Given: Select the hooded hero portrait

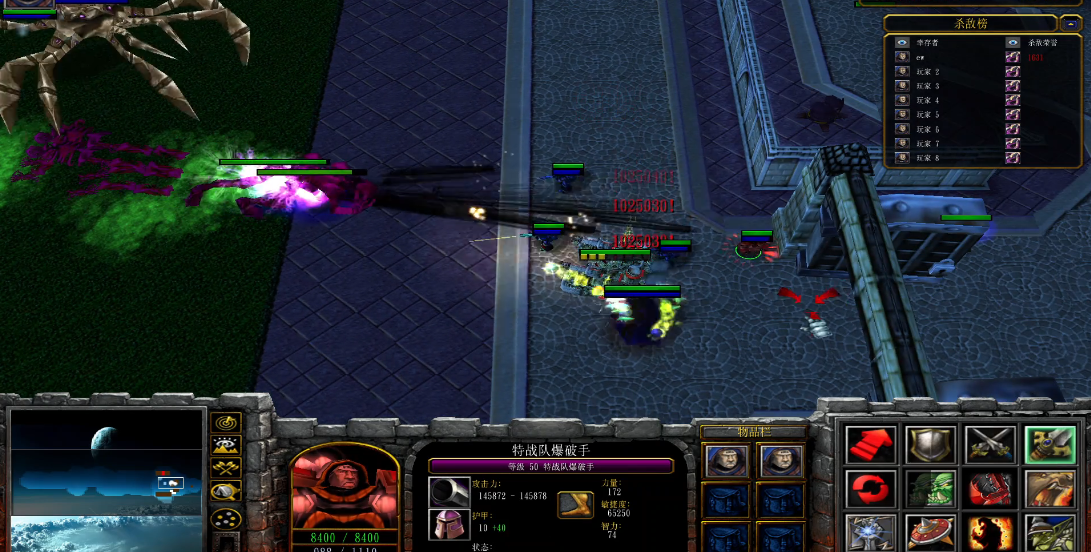Looking at the screenshot, I should (344, 492).
